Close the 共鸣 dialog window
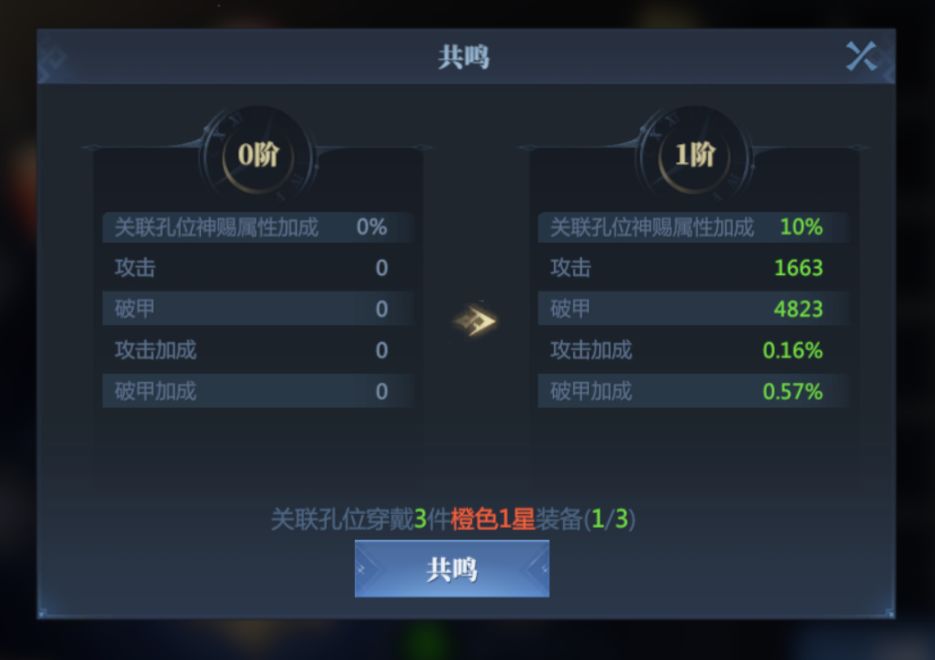The height and width of the screenshot is (660, 935). (861, 56)
